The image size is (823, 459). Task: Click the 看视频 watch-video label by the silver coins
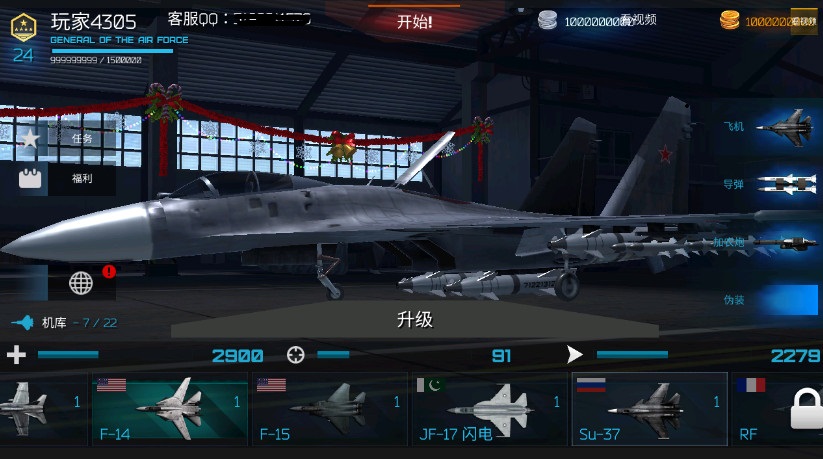click(638, 20)
